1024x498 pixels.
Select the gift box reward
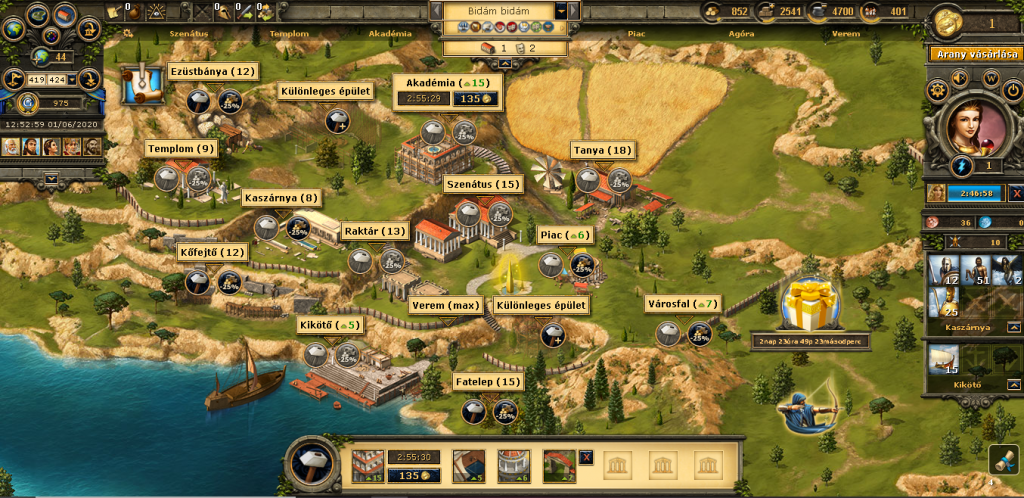click(x=809, y=305)
